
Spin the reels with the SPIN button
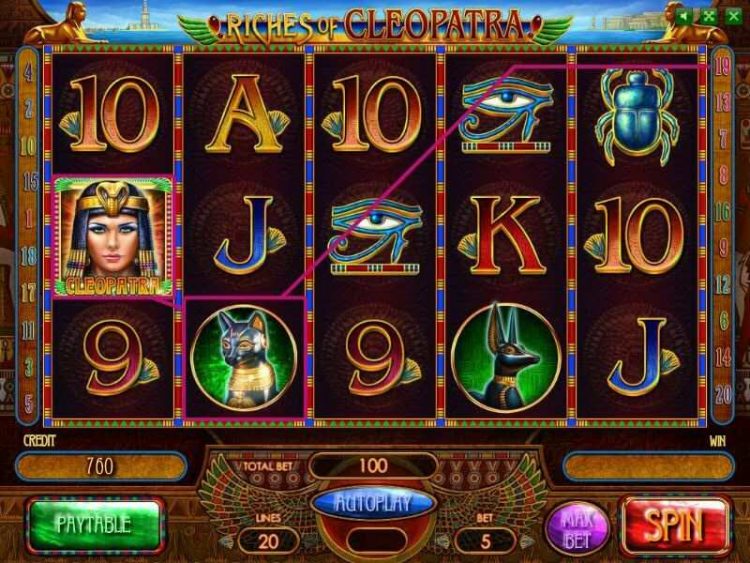tap(675, 525)
